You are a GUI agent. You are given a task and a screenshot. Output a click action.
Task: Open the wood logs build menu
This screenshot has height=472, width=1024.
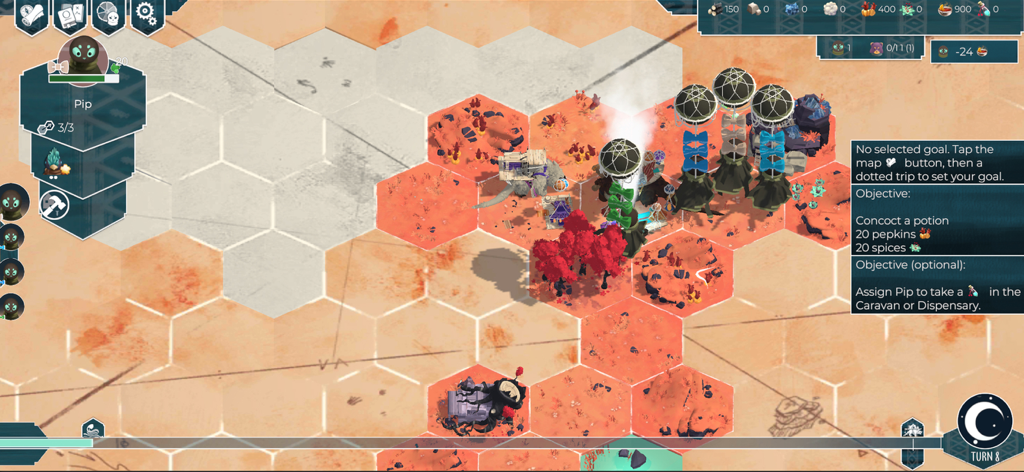click(x=32, y=14)
